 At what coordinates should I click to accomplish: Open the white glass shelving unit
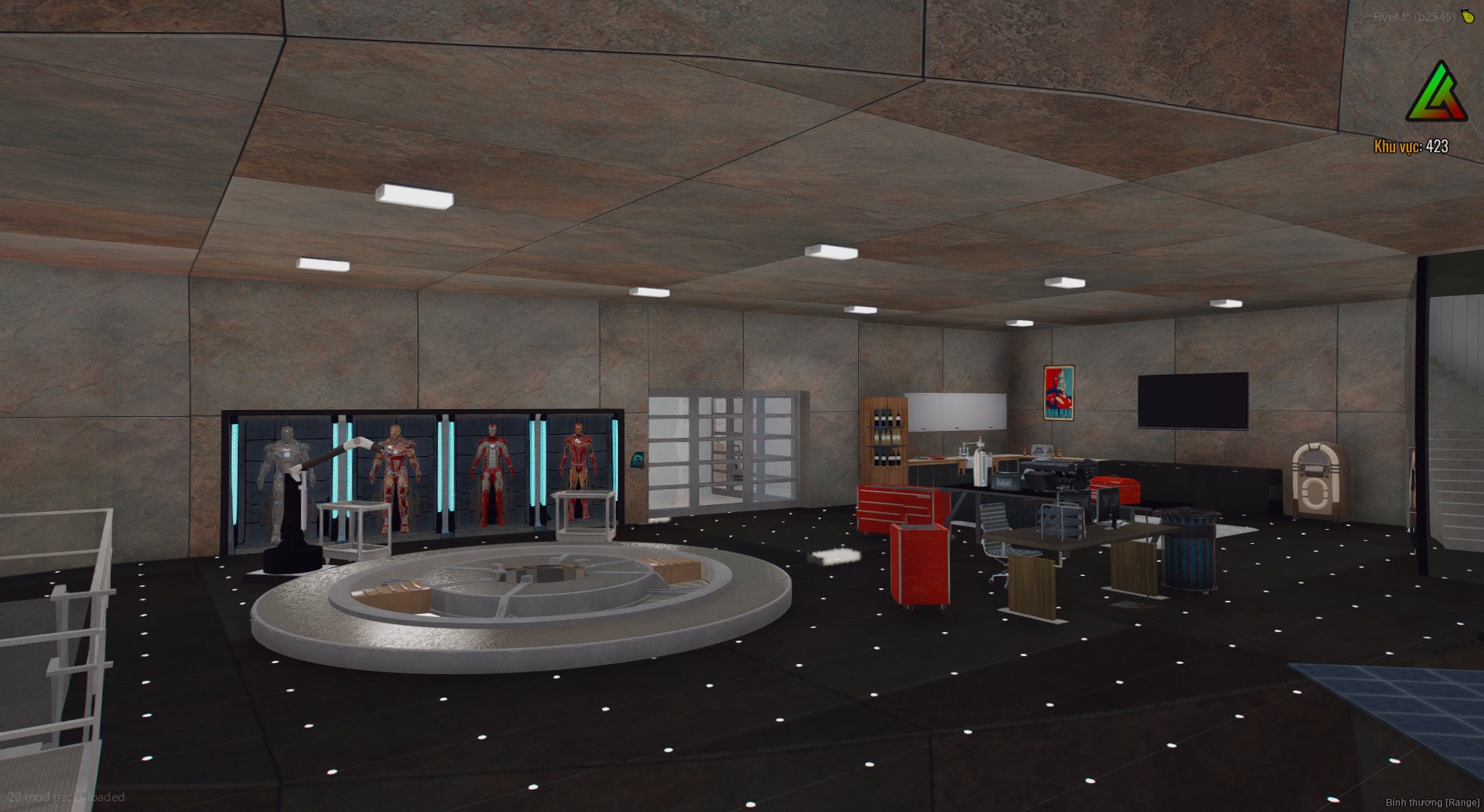725,452
